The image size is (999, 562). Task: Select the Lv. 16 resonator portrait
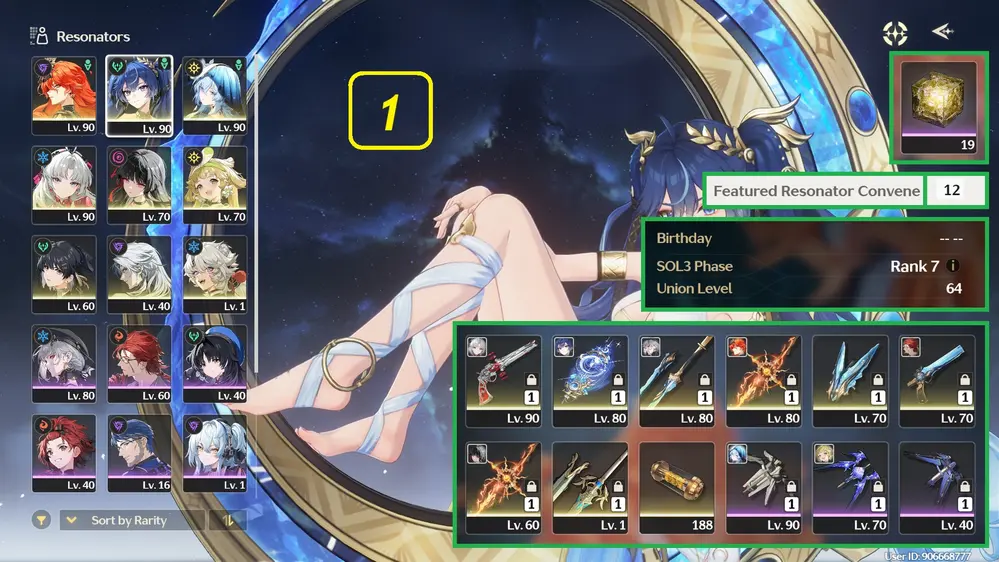140,452
